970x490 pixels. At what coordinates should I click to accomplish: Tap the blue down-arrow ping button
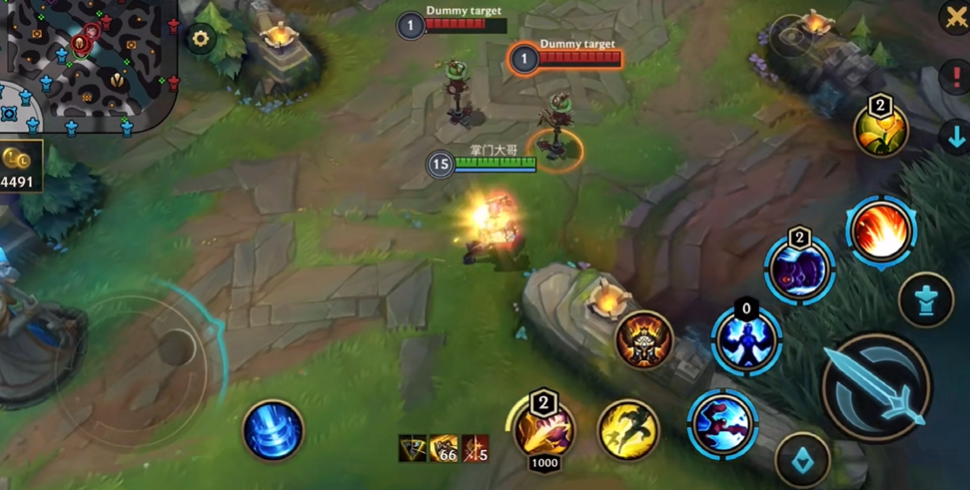(x=955, y=138)
